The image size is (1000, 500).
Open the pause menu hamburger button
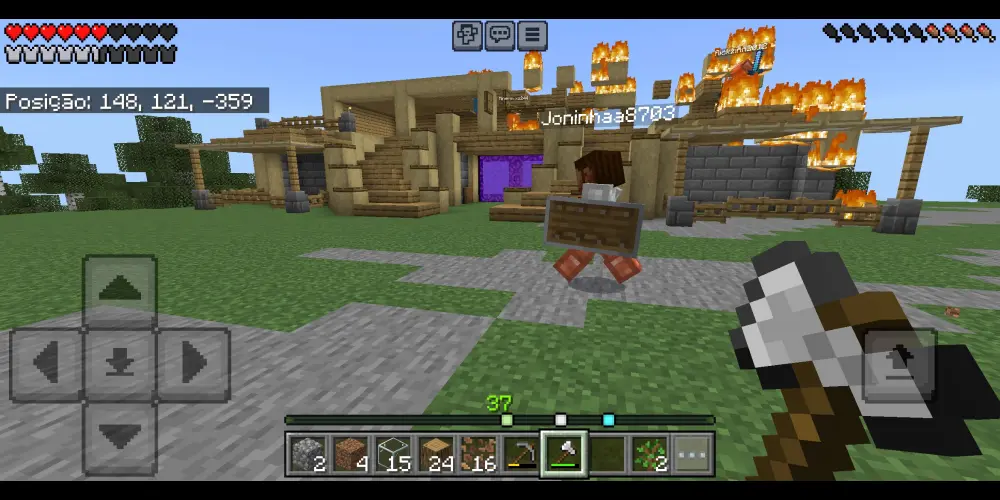(x=531, y=36)
